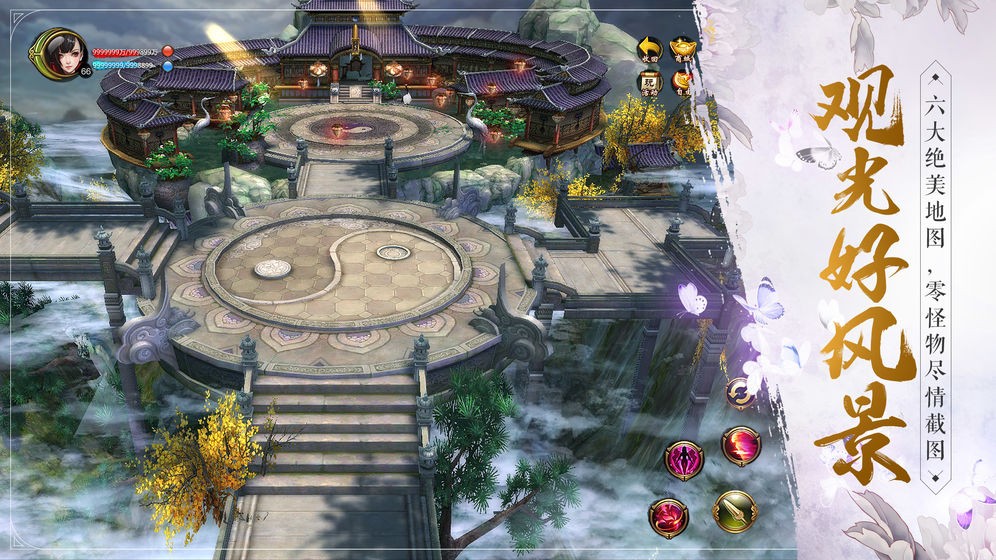Image resolution: width=996 pixels, height=560 pixels.
Task: Use the pink winged silhouette skill
Action: (685, 460)
